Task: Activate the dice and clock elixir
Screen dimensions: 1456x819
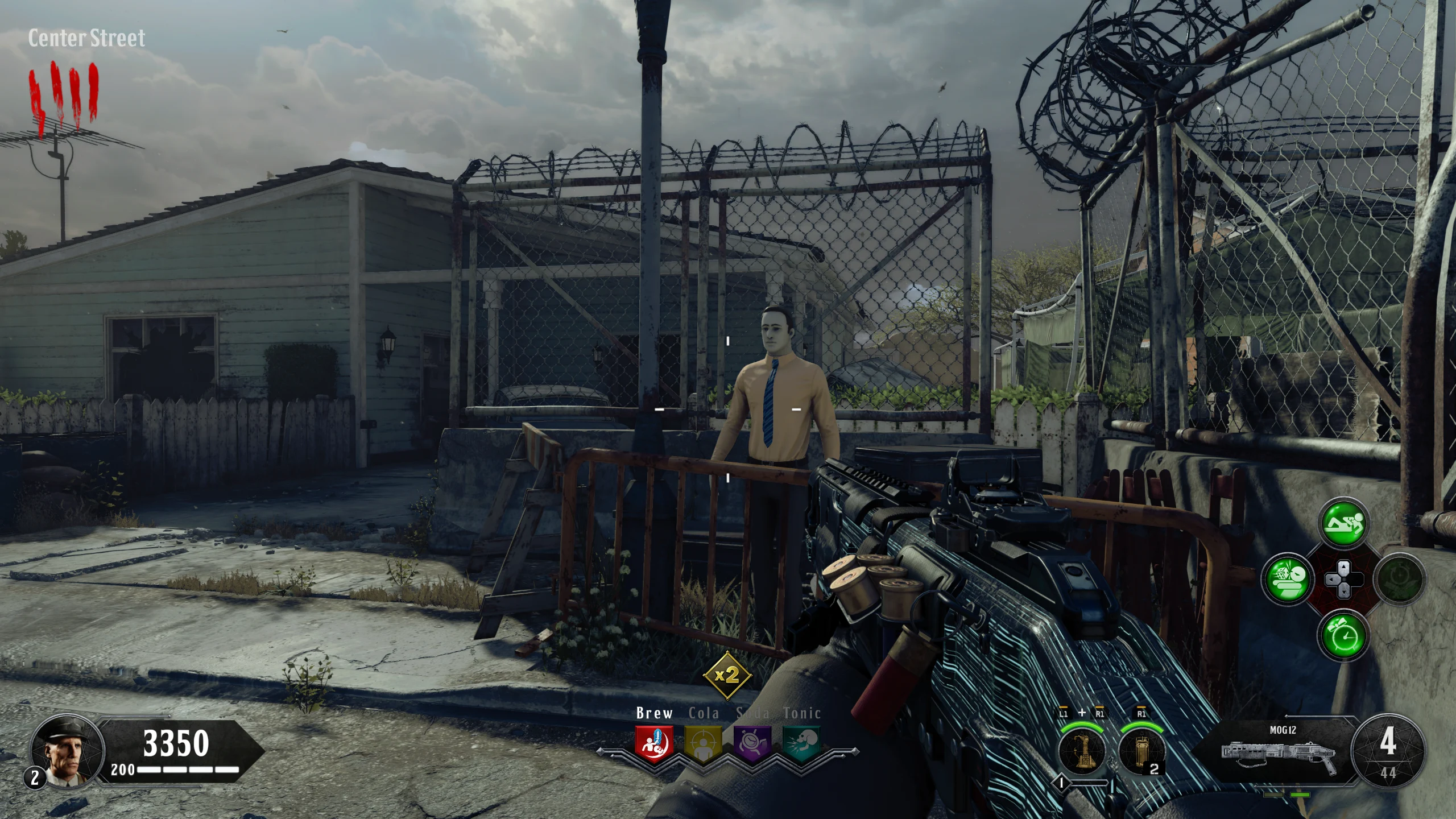Action: coord(1287,579)
